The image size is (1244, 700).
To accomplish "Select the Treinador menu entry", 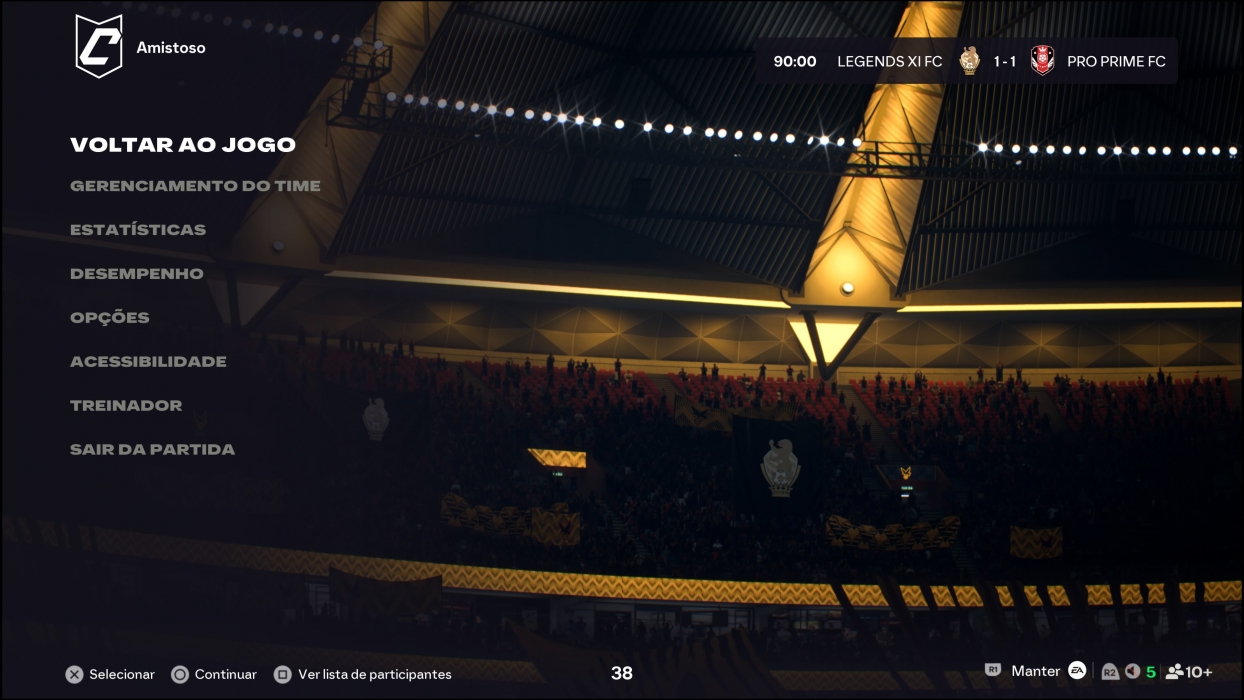I will [x=126, y=406].
